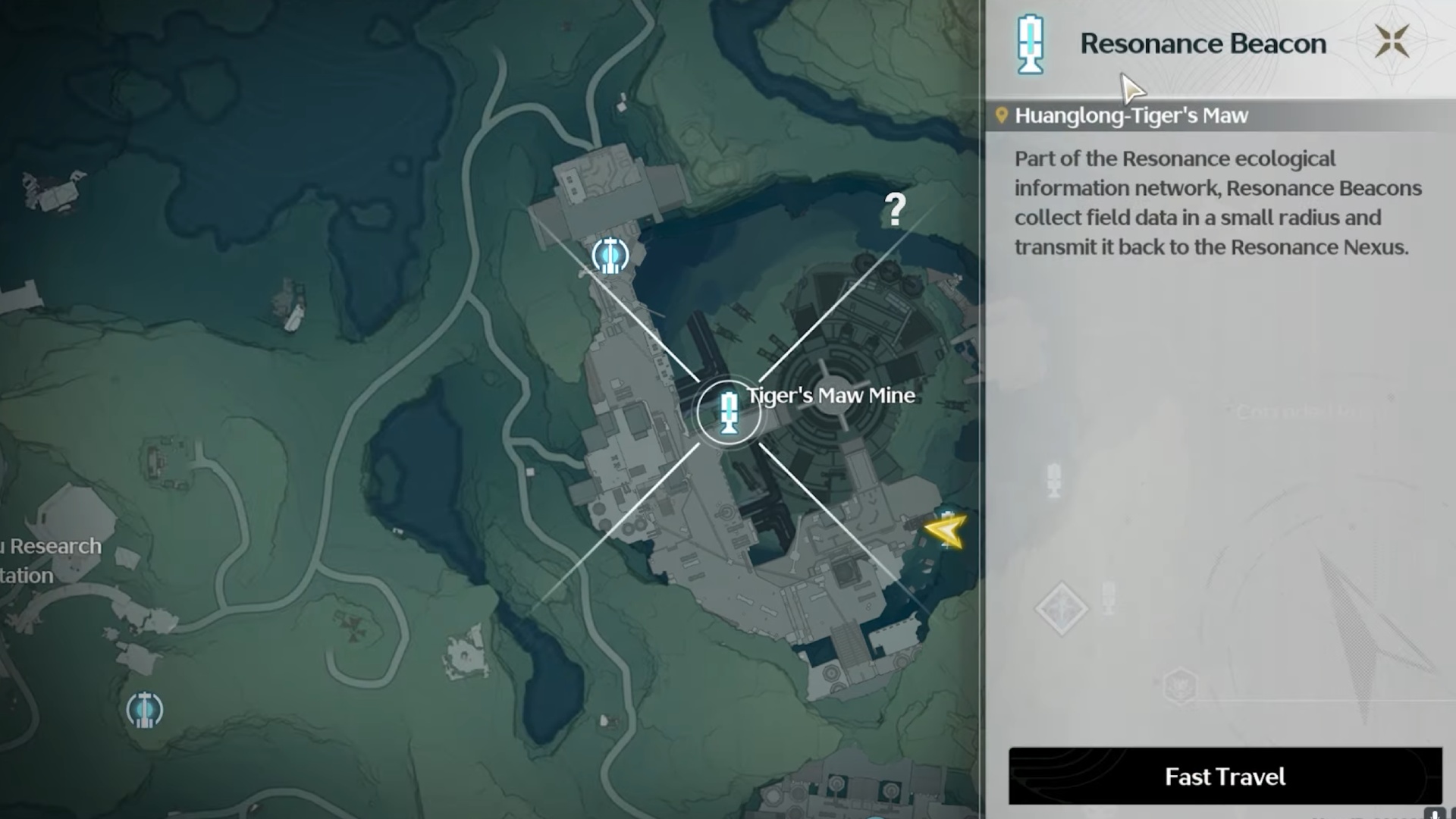Open the Tiger's Maw Mine area label
Screen dimensions: 1456x819
click(831, 395)
